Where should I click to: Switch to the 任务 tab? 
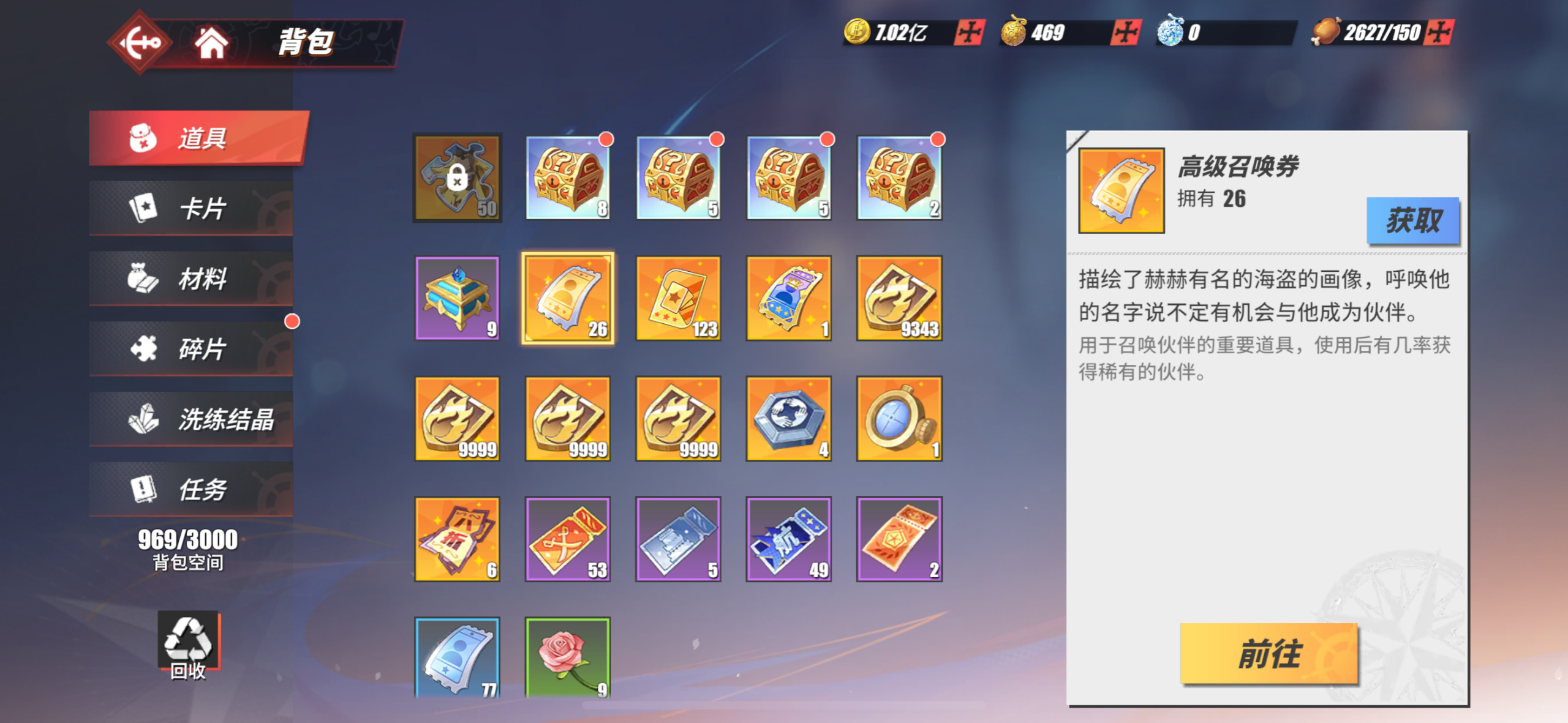191,489
